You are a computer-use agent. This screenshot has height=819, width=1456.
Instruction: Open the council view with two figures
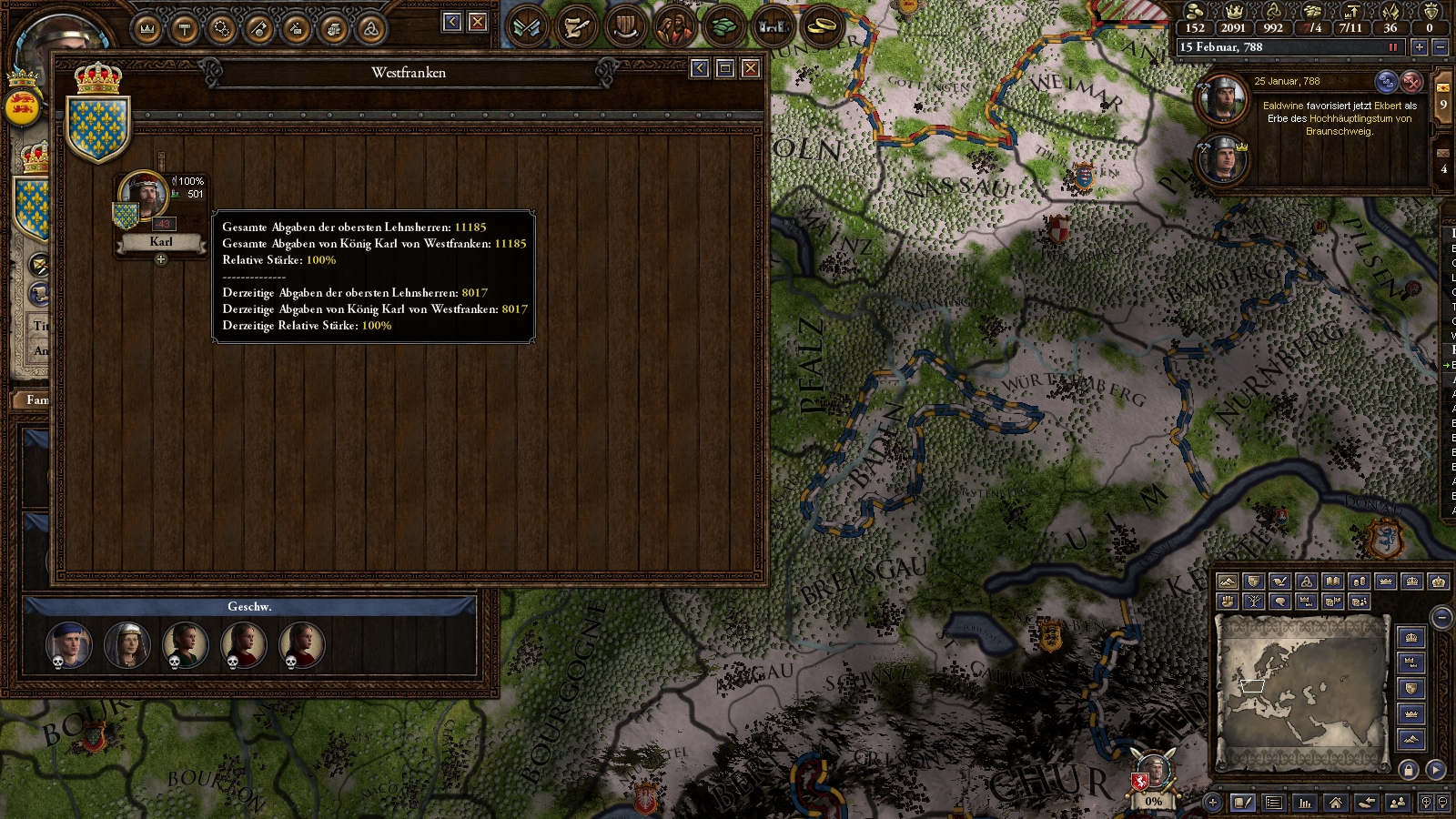coord(674,27)
